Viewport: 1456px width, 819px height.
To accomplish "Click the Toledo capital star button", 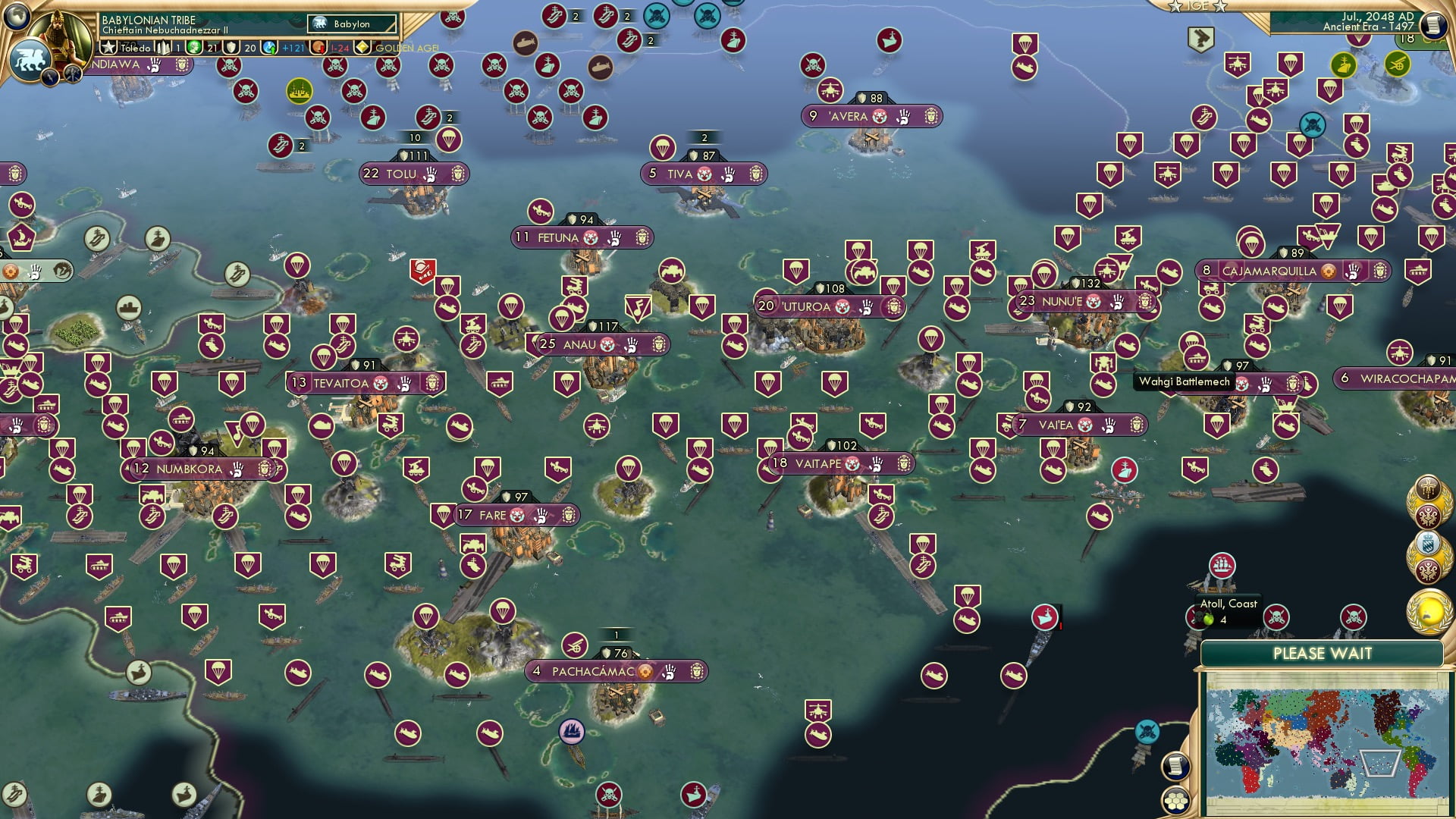I will pos(108,48).
